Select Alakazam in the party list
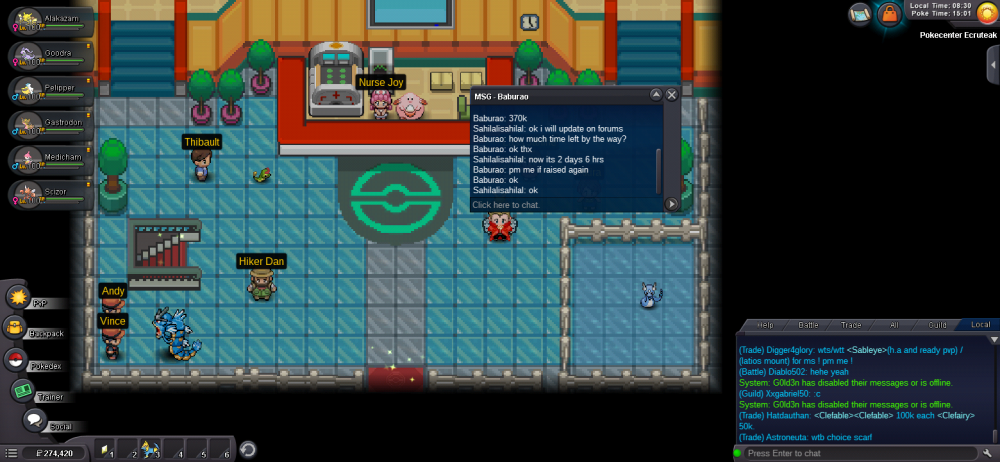1000x462 pixels. [48, 20]
